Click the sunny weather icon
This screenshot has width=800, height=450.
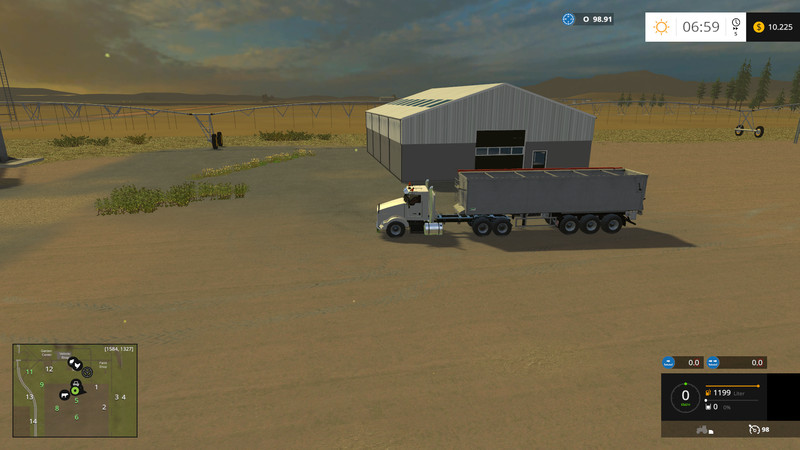click(x=661, y=27)
